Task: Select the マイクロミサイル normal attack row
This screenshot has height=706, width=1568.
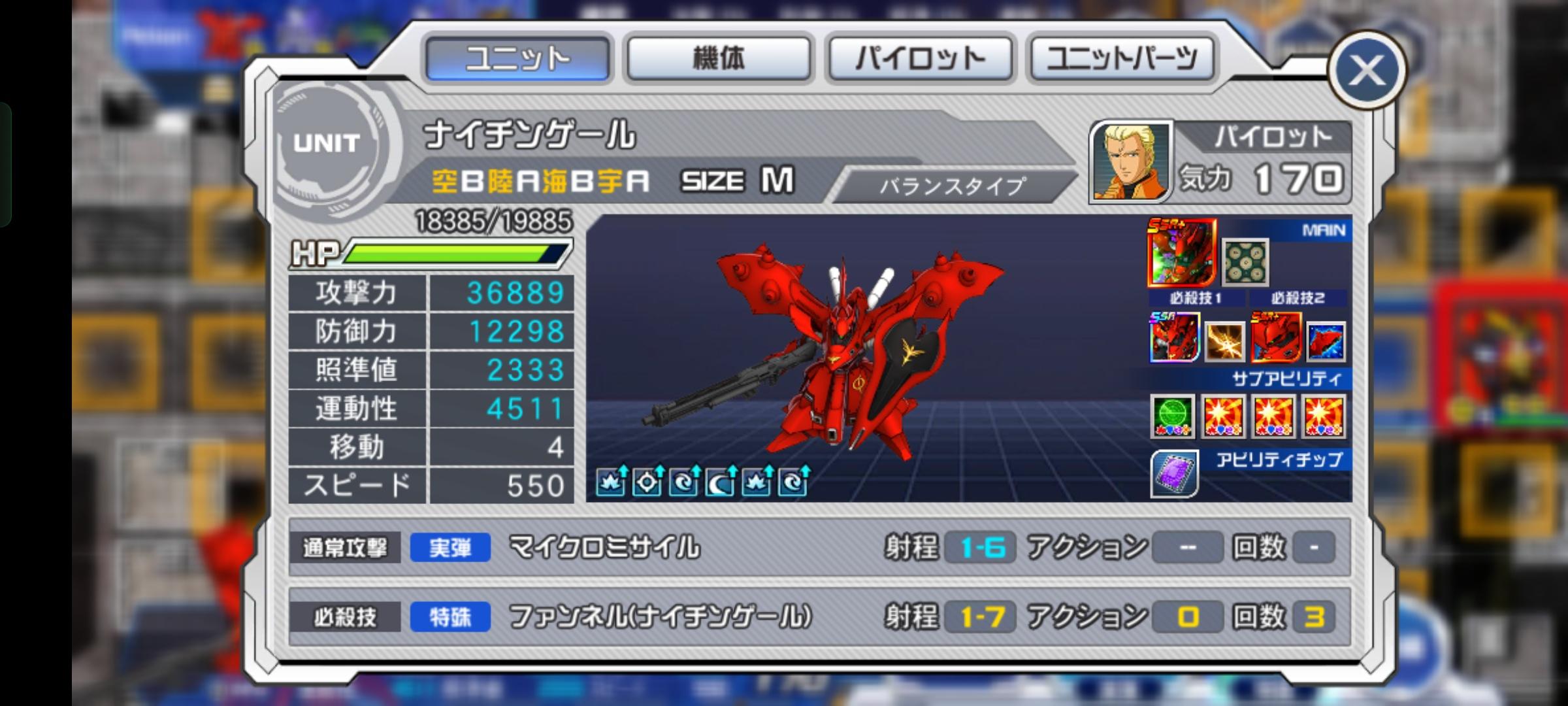Action: tap(819, 547)
